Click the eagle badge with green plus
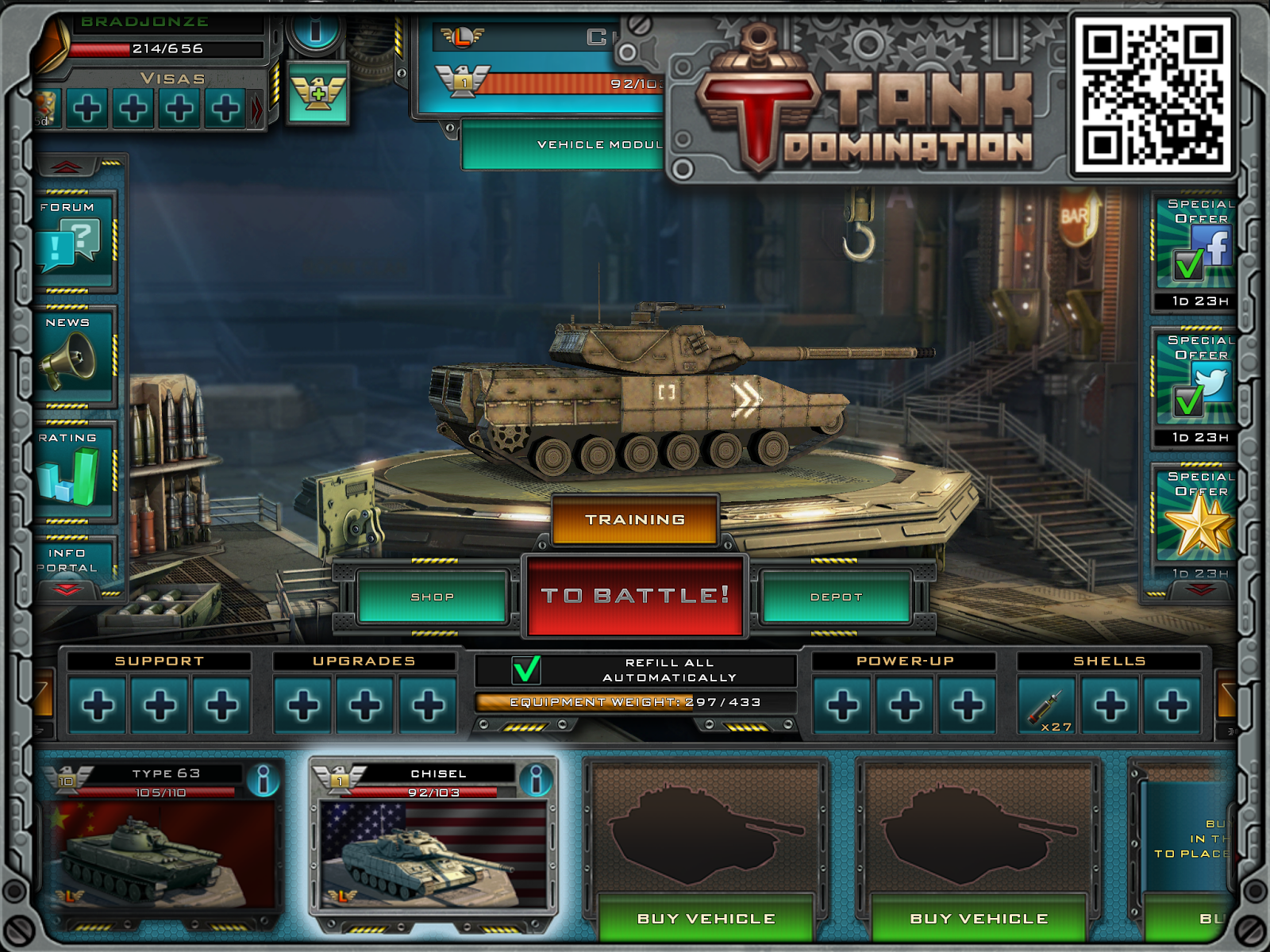This screenshot has width=1270, height=952. pyautogui.click(x=317, y=94)
